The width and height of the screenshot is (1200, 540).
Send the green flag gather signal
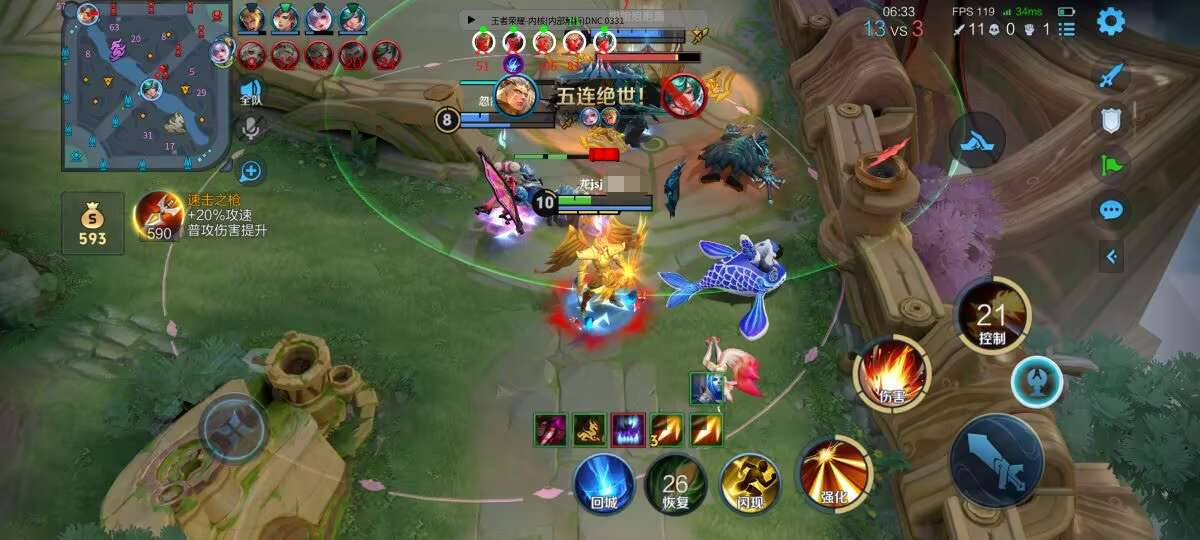pyautogui.click(x=1112, y=164)
